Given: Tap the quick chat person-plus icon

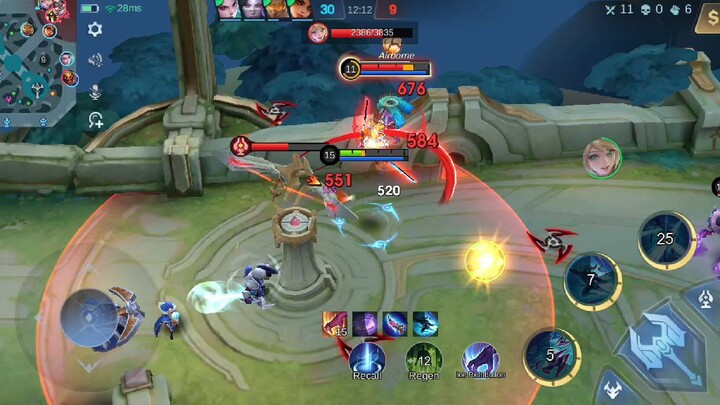Looking at the screenshot, I should pos(95,121).
